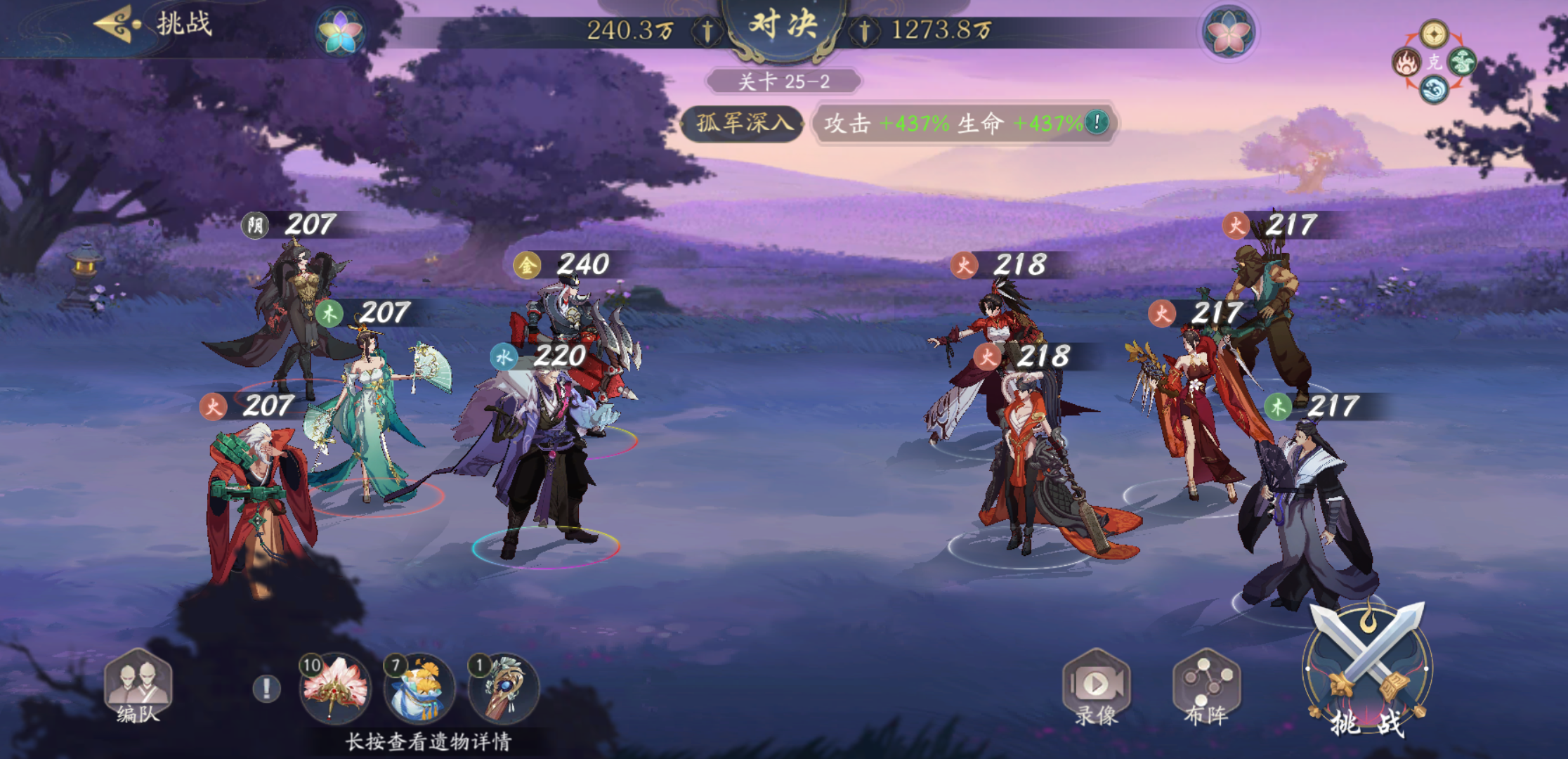Select the gold metal element in the restraint cycle
Image resolution: width=1568 pixels, height=759 pixels.
click(1434, 34)
